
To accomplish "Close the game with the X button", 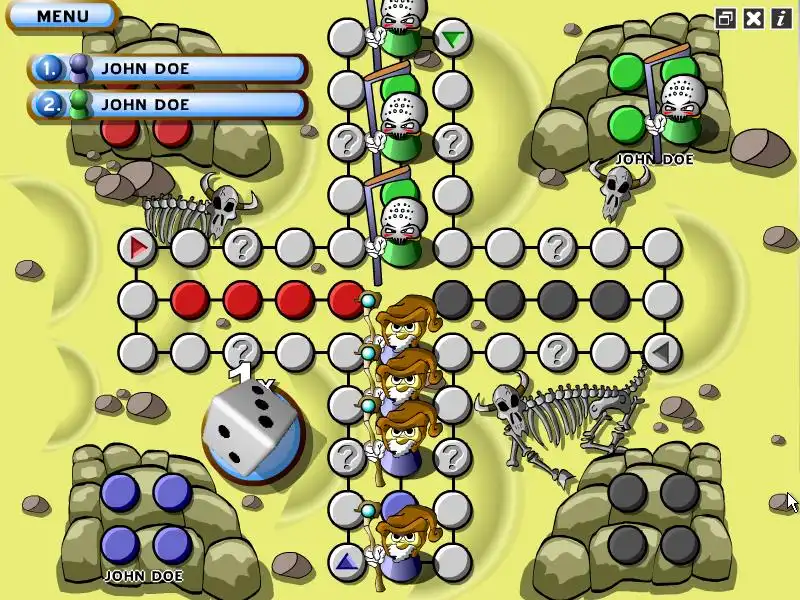I will 754,18.
